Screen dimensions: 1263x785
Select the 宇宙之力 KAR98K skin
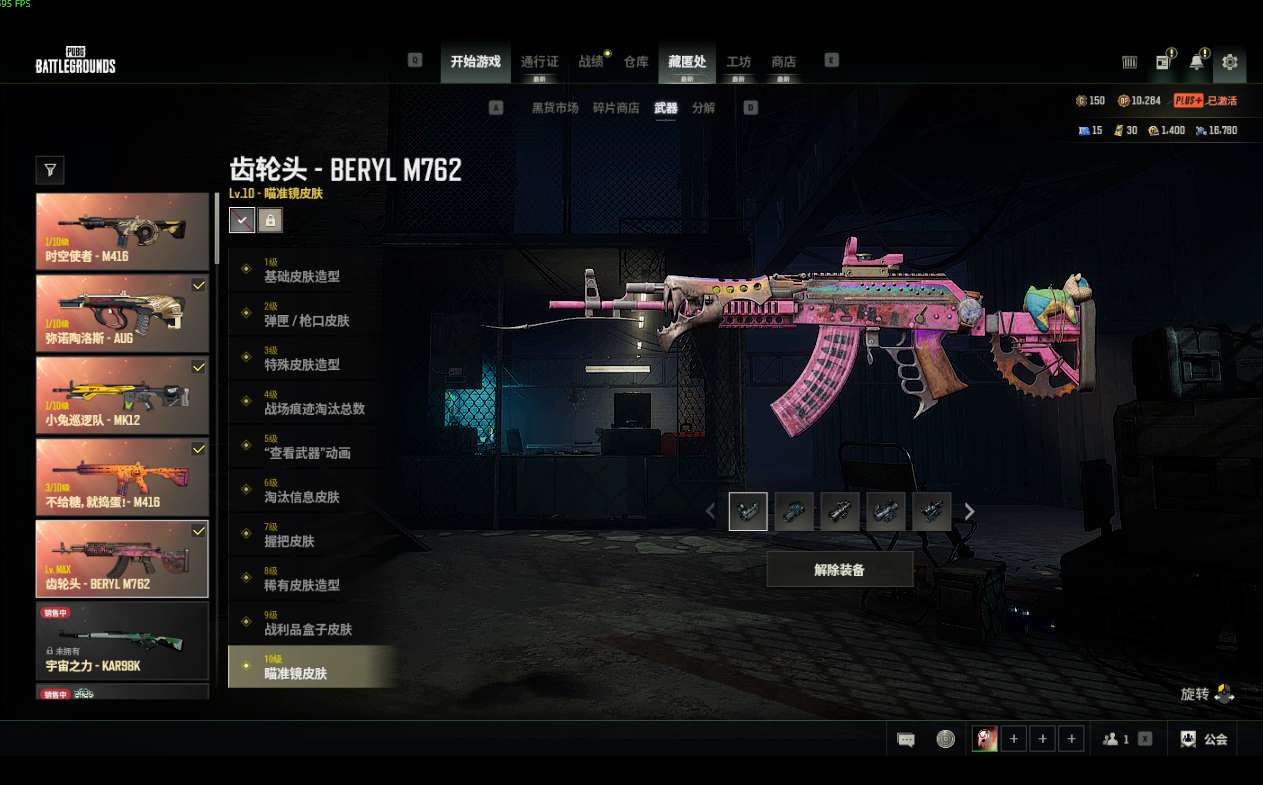(122, 641)
